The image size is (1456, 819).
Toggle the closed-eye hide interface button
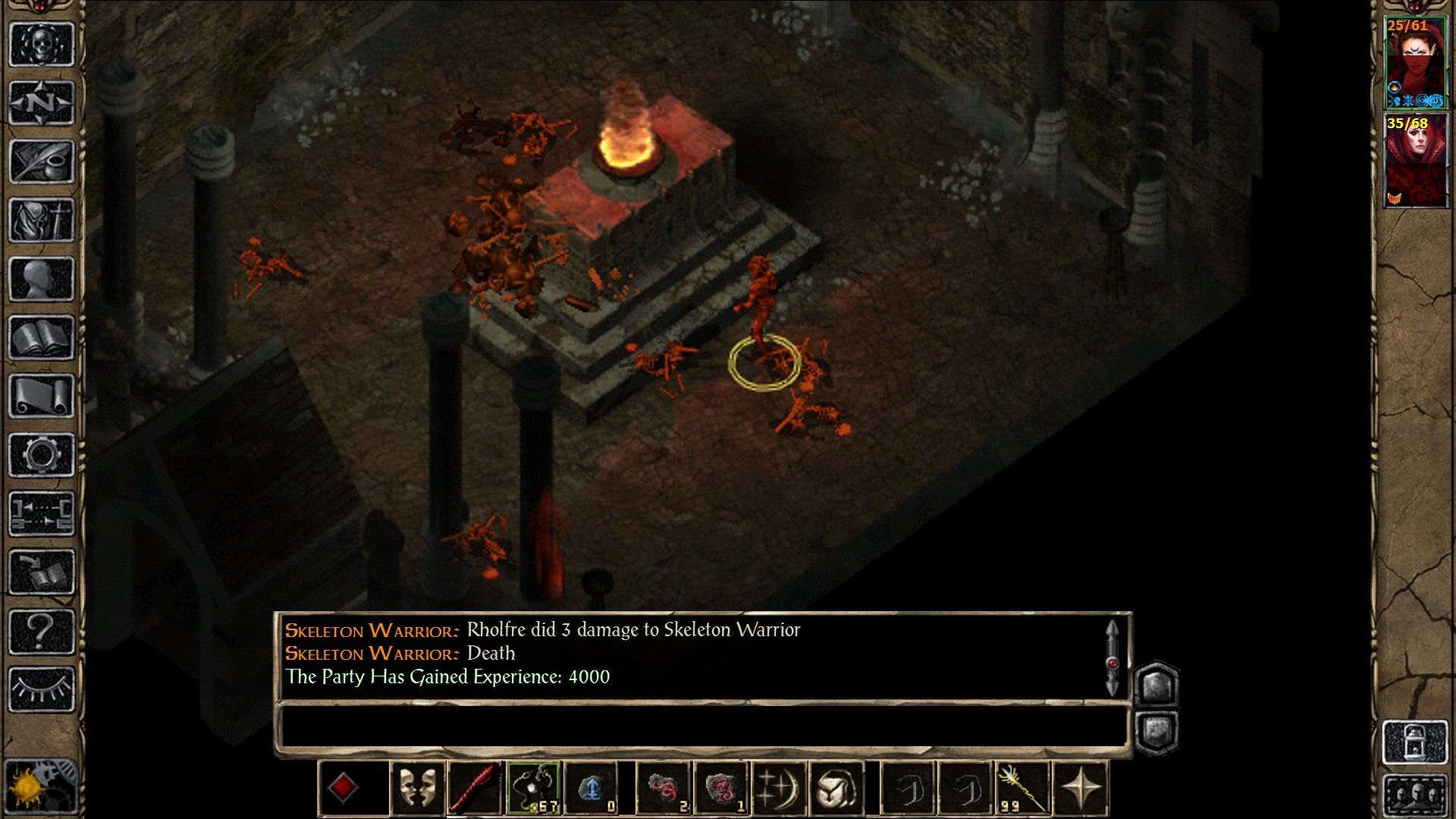point(42,689)
